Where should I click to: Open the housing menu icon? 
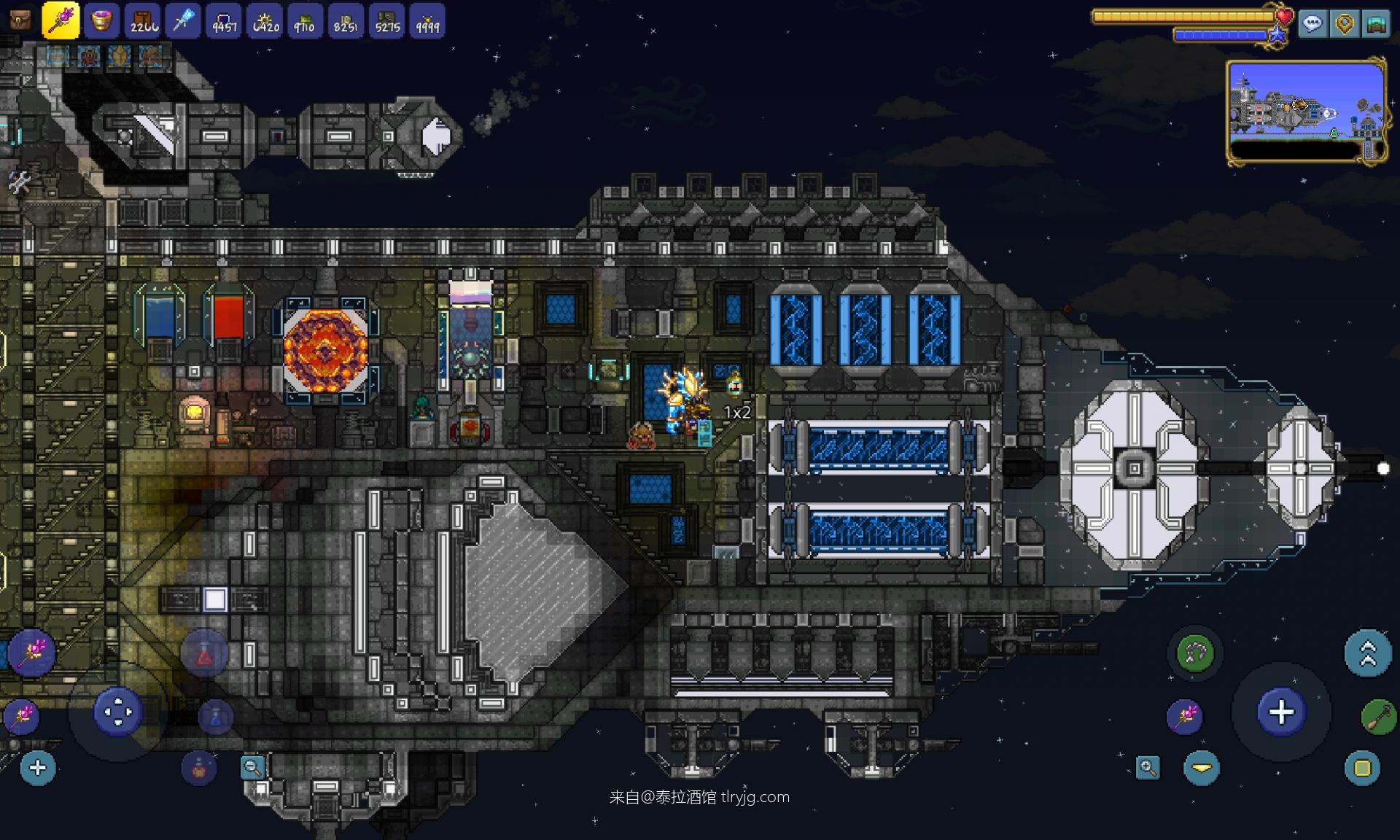click(x=1375, y=24)
